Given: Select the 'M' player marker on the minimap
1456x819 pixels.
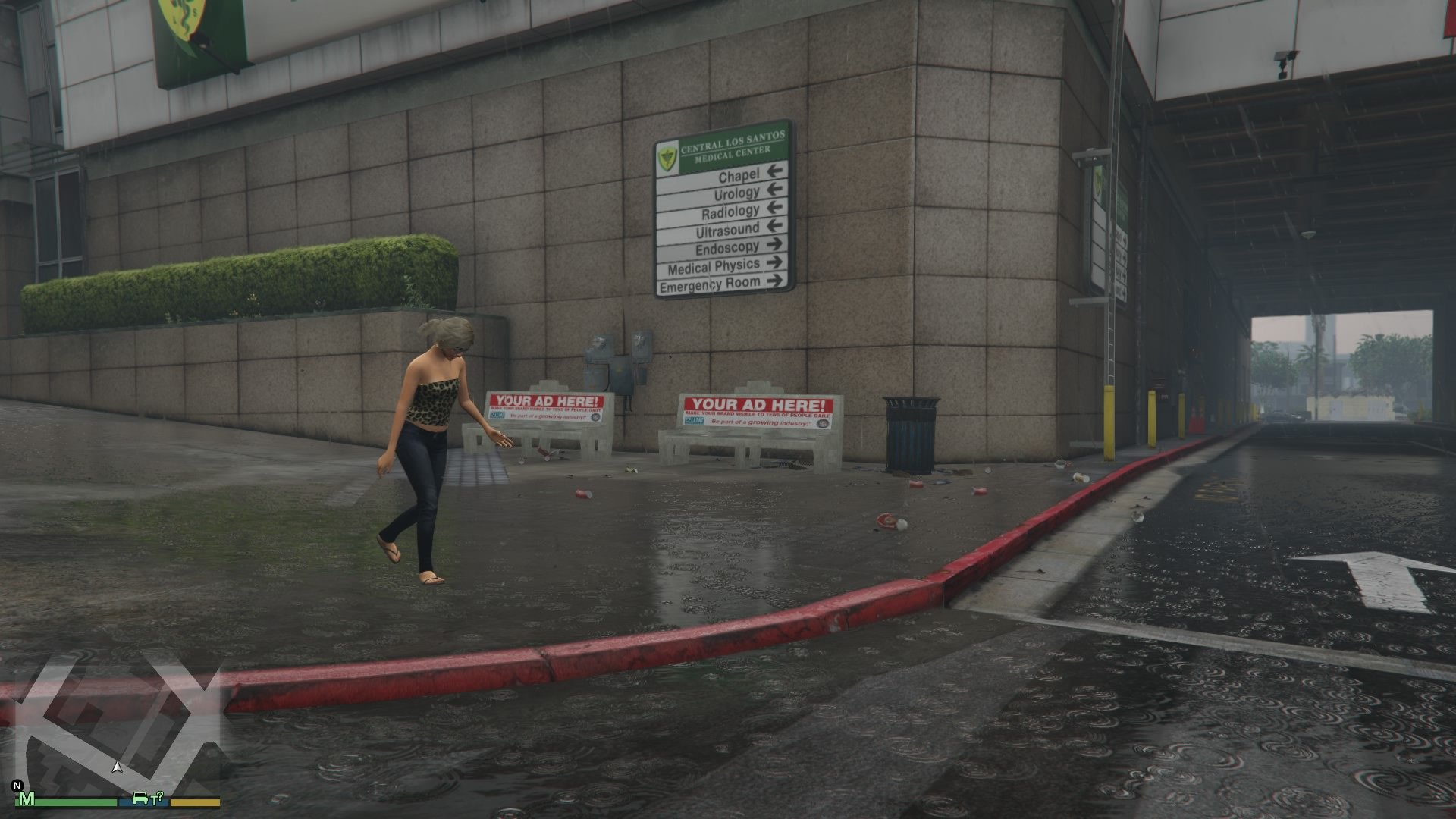Looking at the screenshot, I should [x=29, y=800].
